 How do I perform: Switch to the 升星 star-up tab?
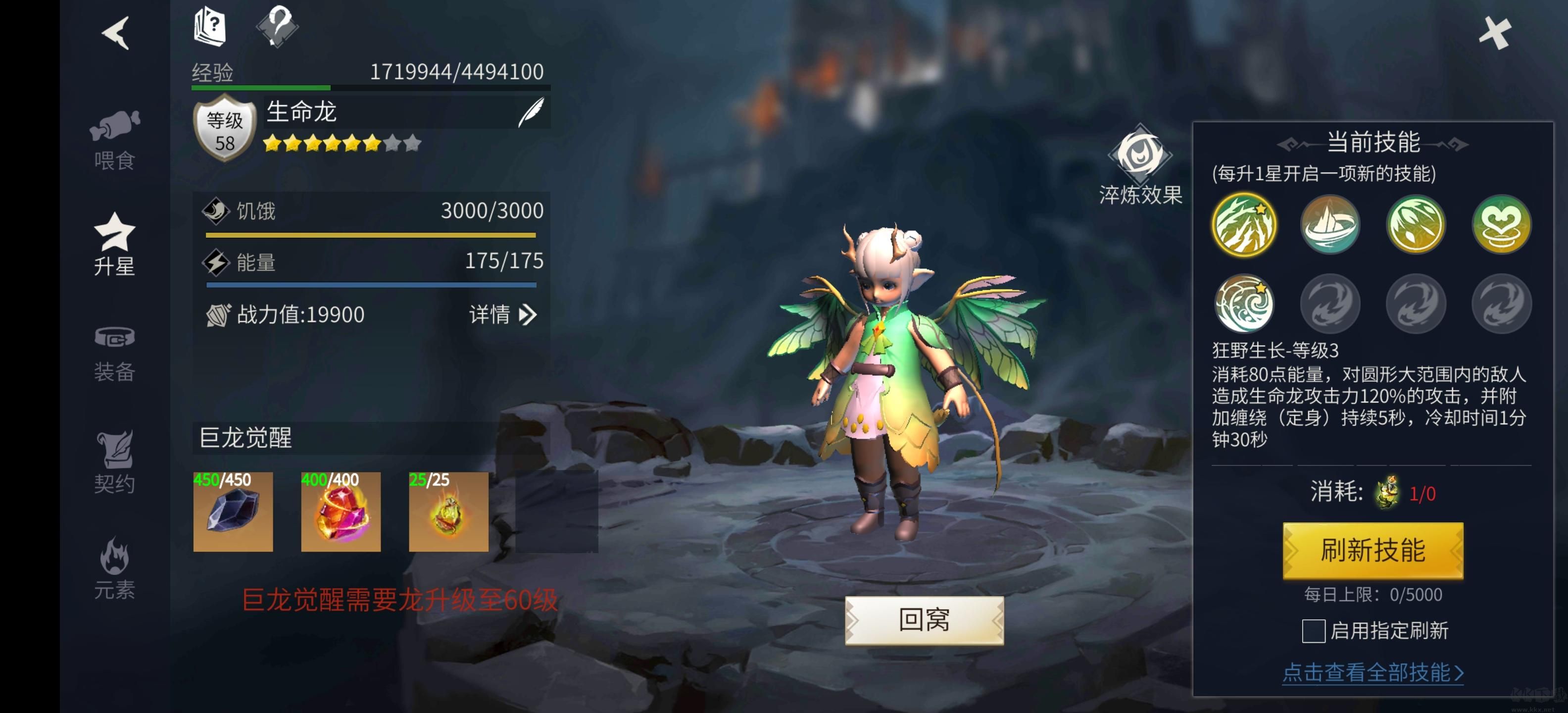(x=114, y=245)
